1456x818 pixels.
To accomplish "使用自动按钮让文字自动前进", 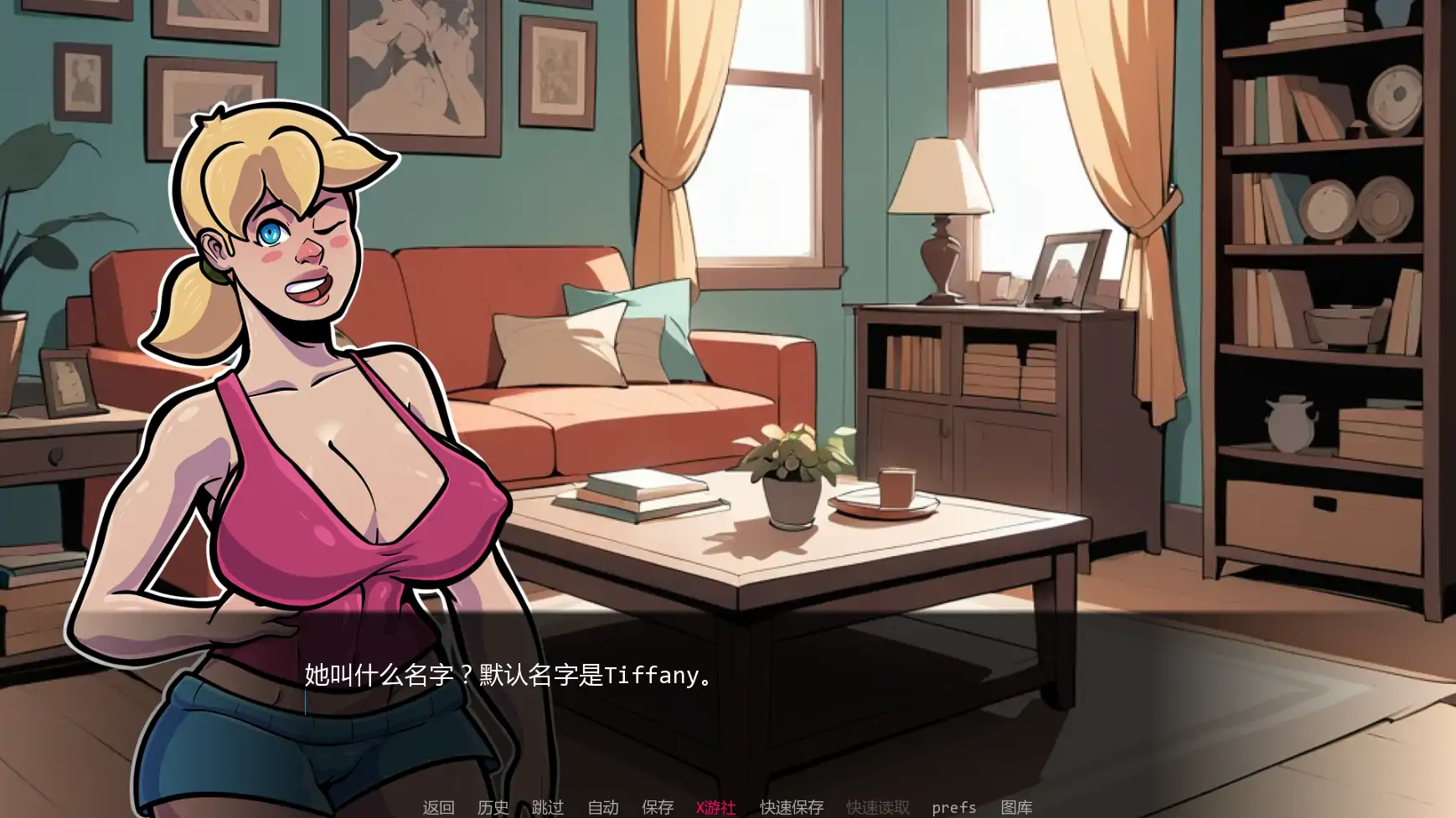I will (x=602, y=807).
